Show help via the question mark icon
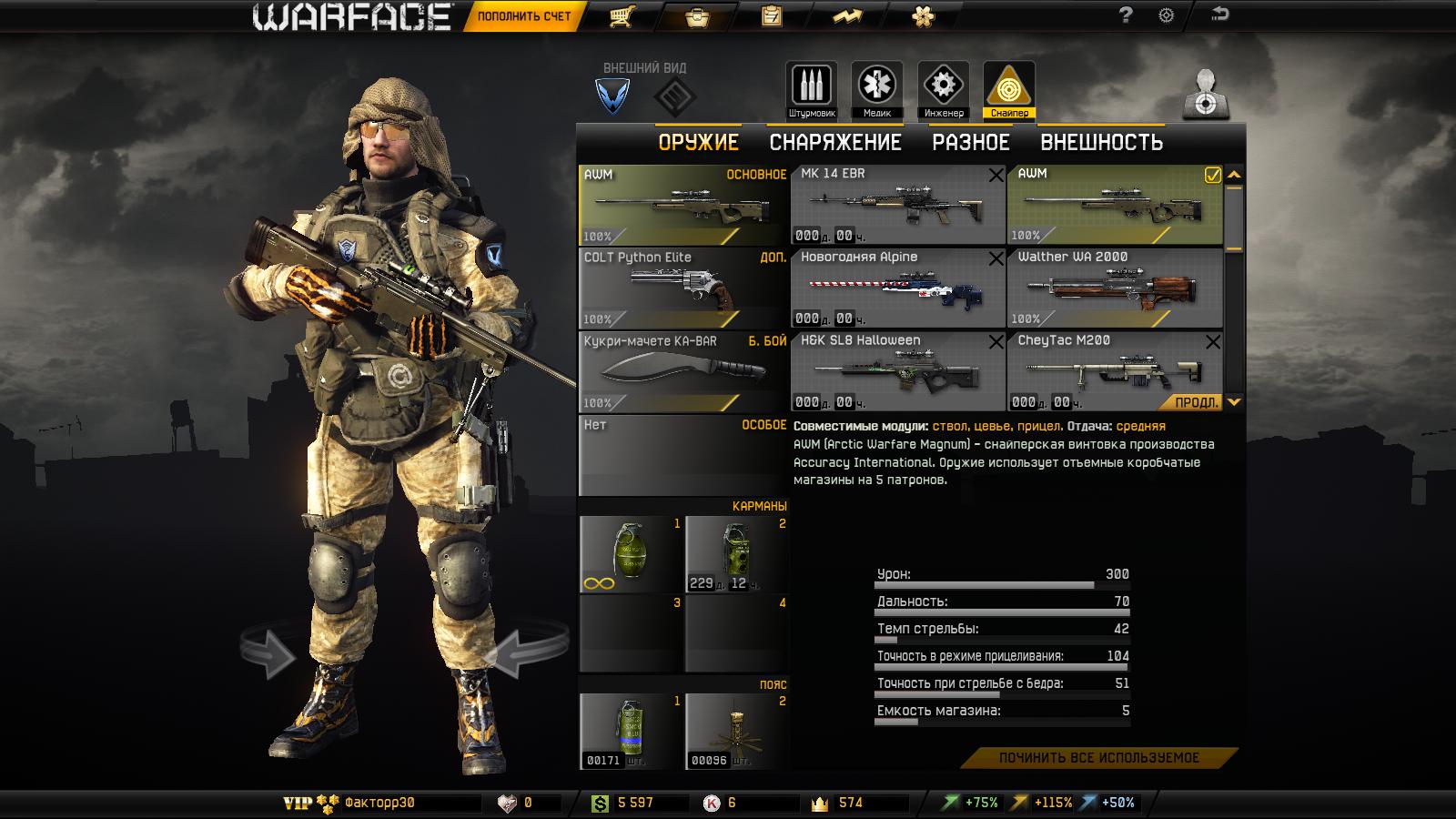Image resolution: width=1456 pixels, height=819 pixels. [1126, 15]
